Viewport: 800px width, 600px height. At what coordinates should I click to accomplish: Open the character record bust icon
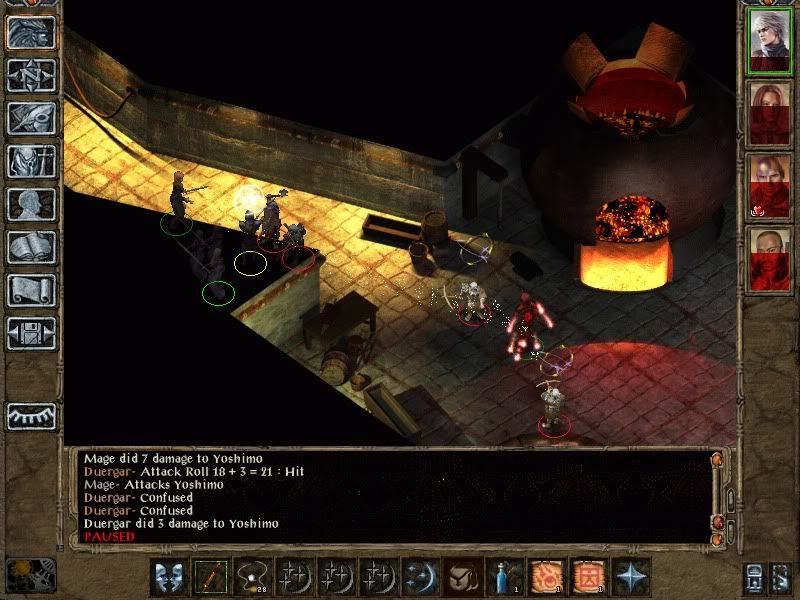(30, 204)
